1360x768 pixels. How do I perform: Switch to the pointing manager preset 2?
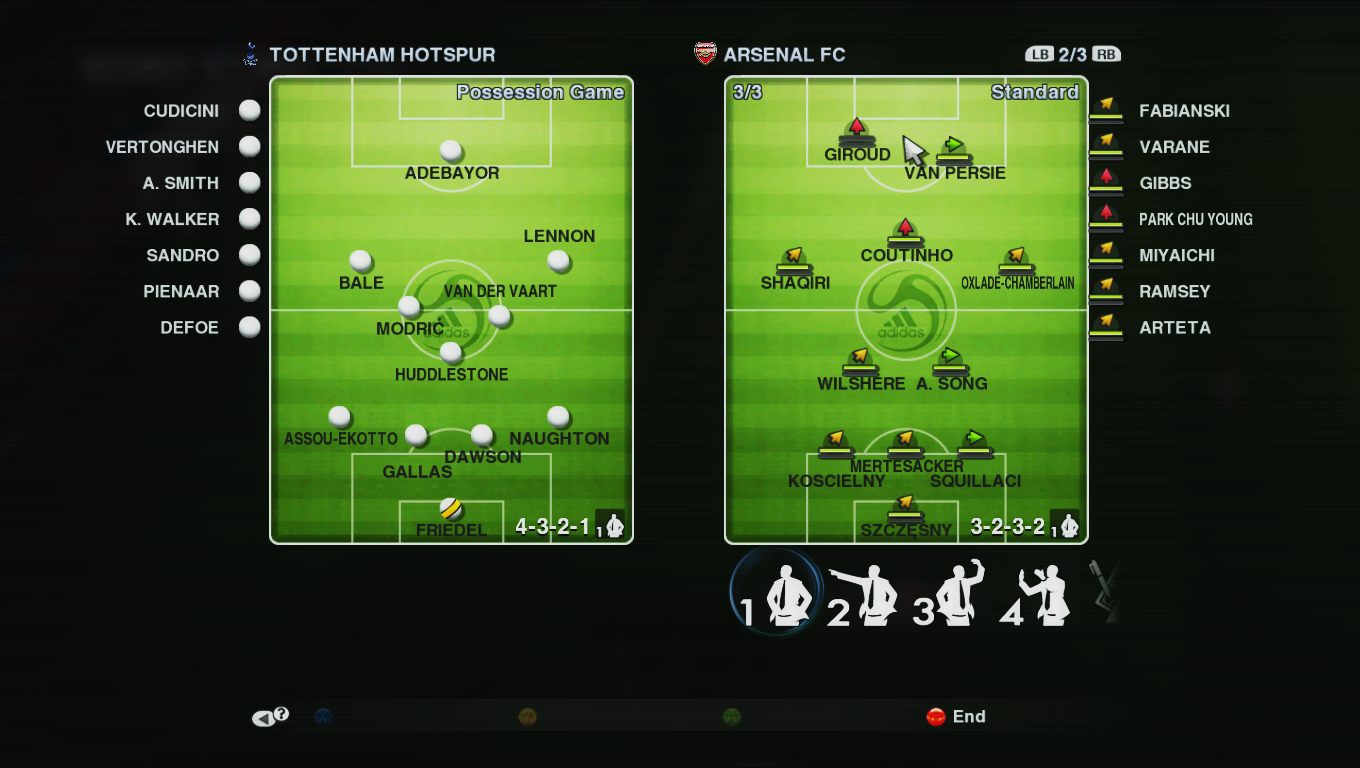[863, 597]
